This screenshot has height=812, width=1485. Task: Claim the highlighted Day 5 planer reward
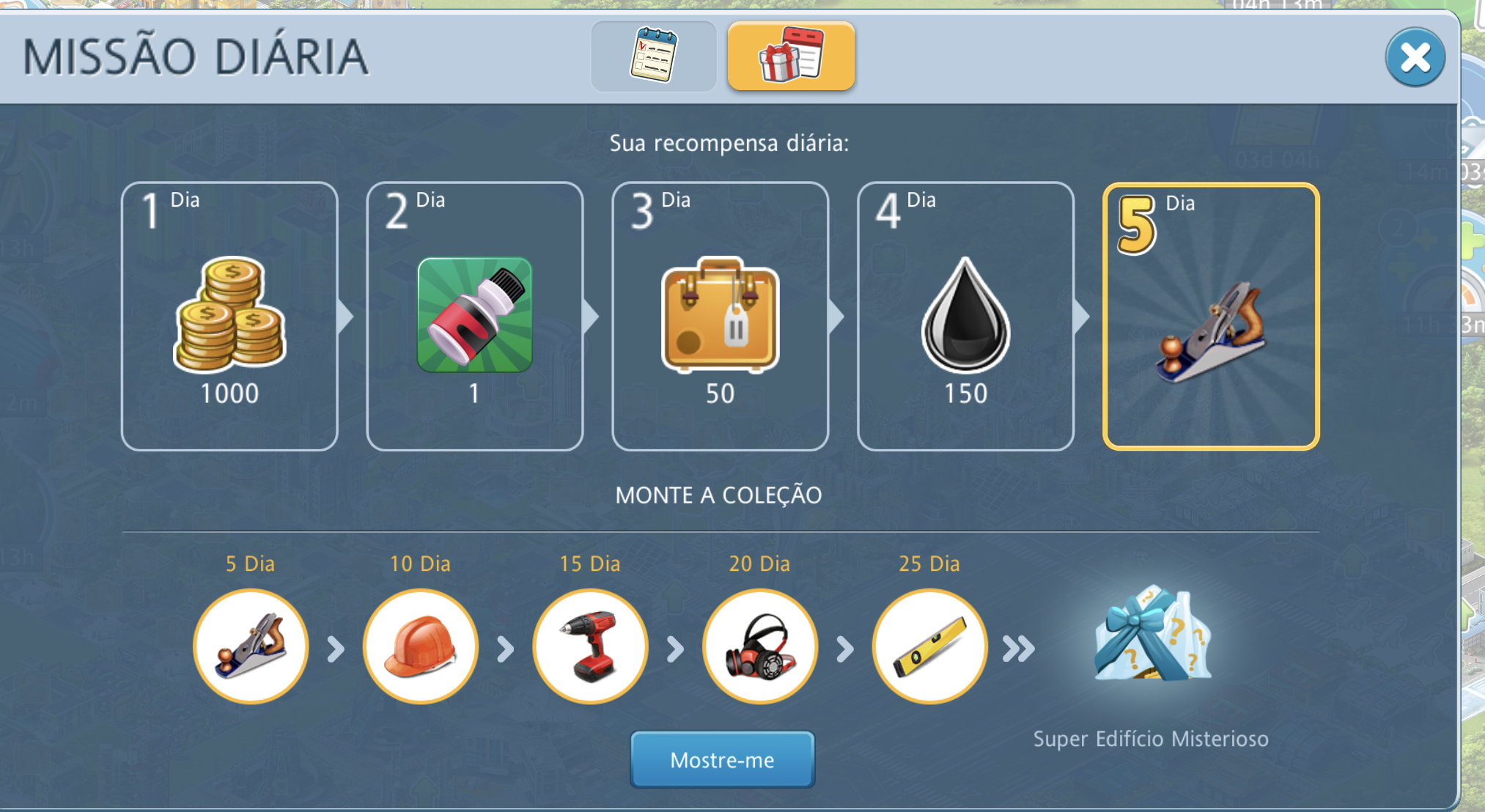1211,316
